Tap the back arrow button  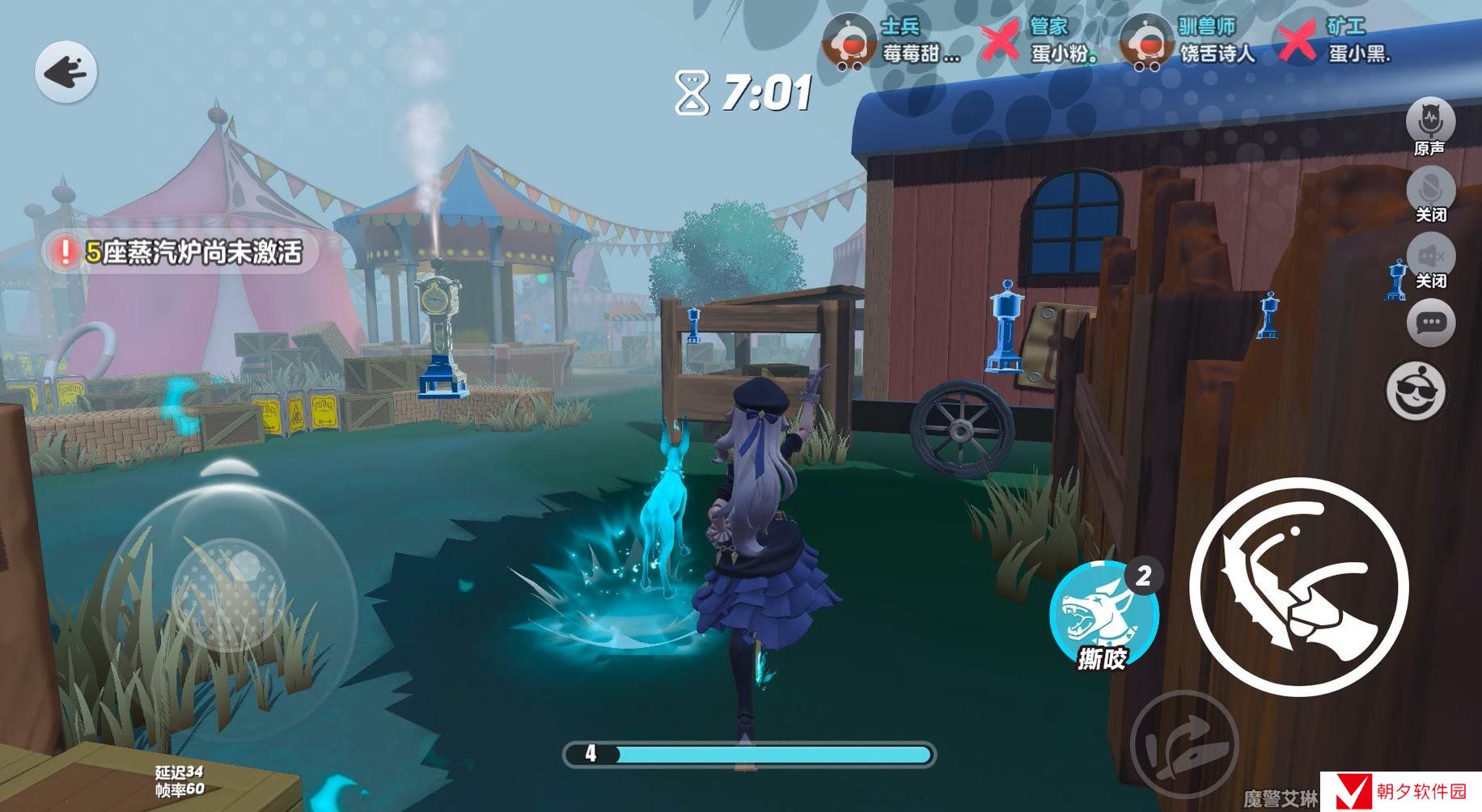pos(66,73)
